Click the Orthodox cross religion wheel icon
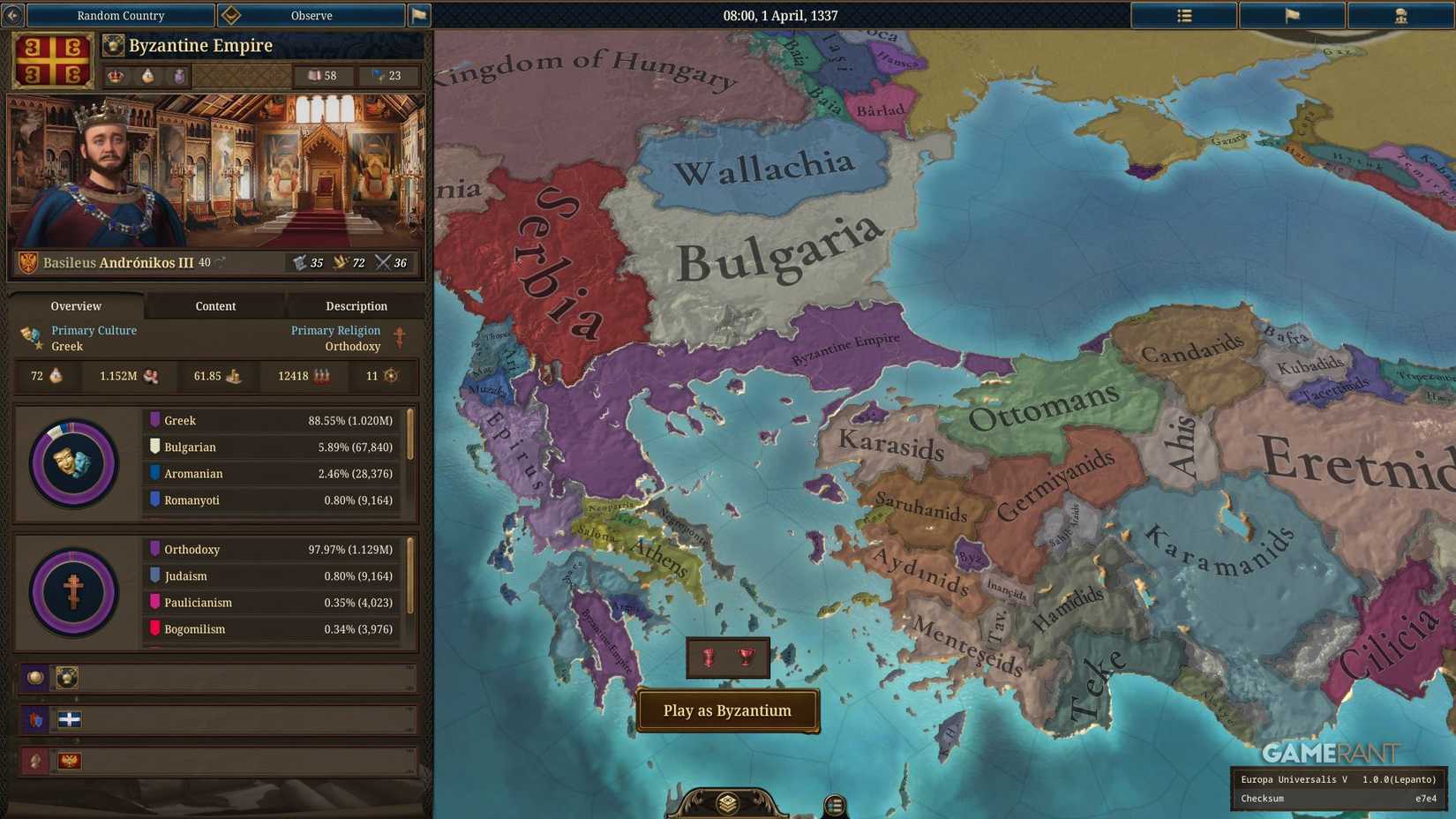Image resolution: width=1456 pixels, height=819 pixels. point(73,591)
